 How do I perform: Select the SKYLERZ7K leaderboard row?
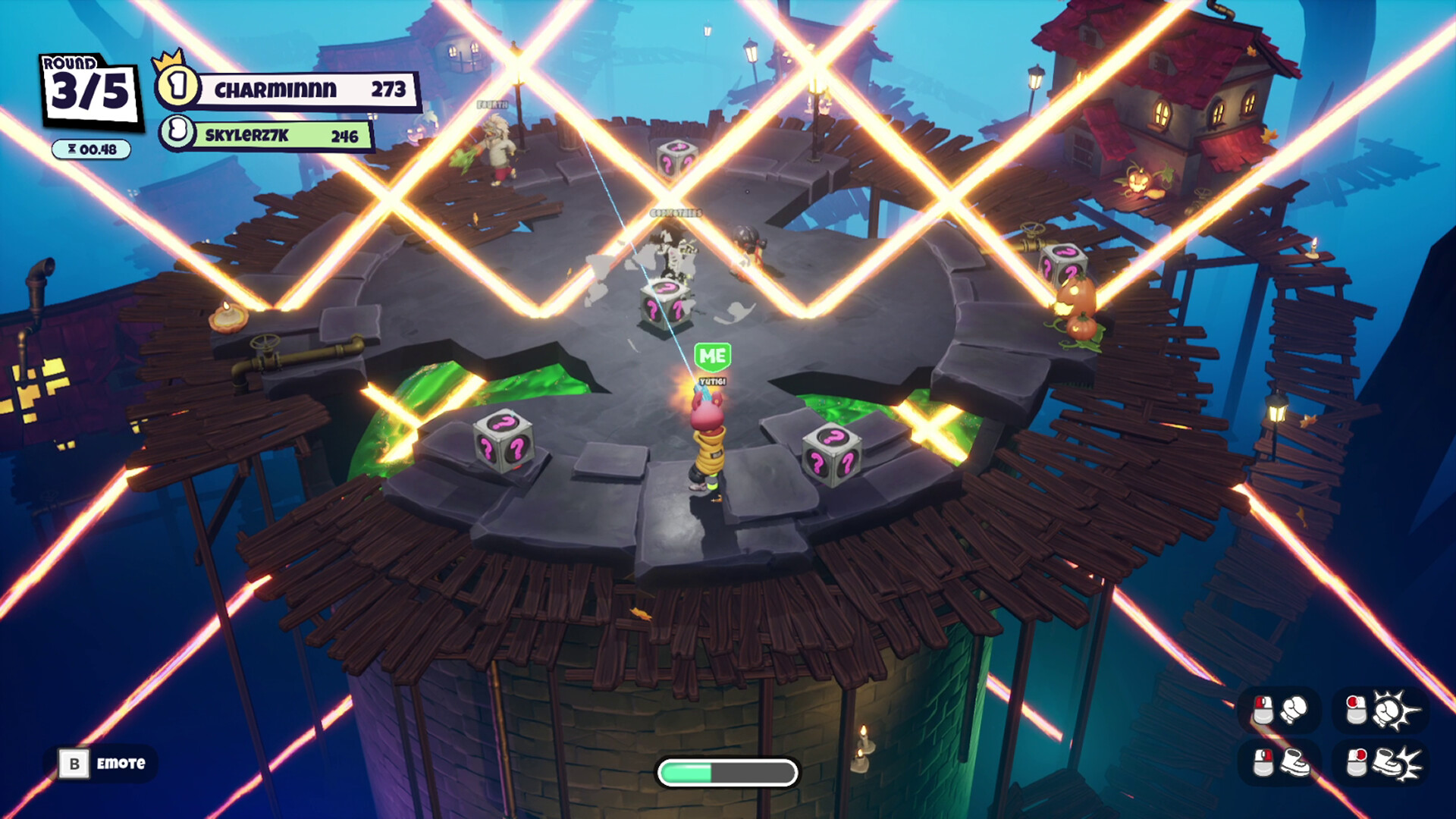[x=267, y=135]
